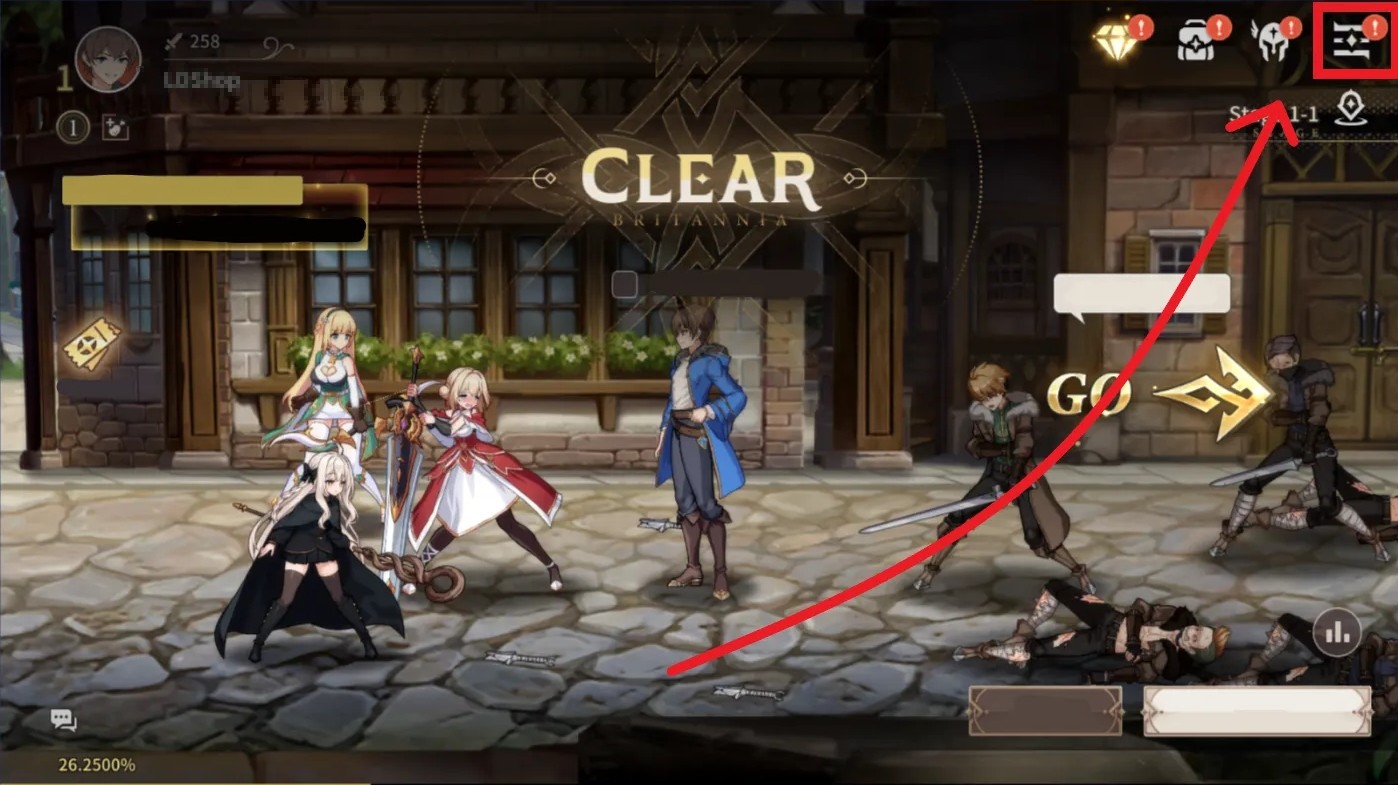This screenshot has width=1398, height=785.
Task: Open the speech bubble above the enemy
Action: pyautogui.click(x=1139, y=291)
